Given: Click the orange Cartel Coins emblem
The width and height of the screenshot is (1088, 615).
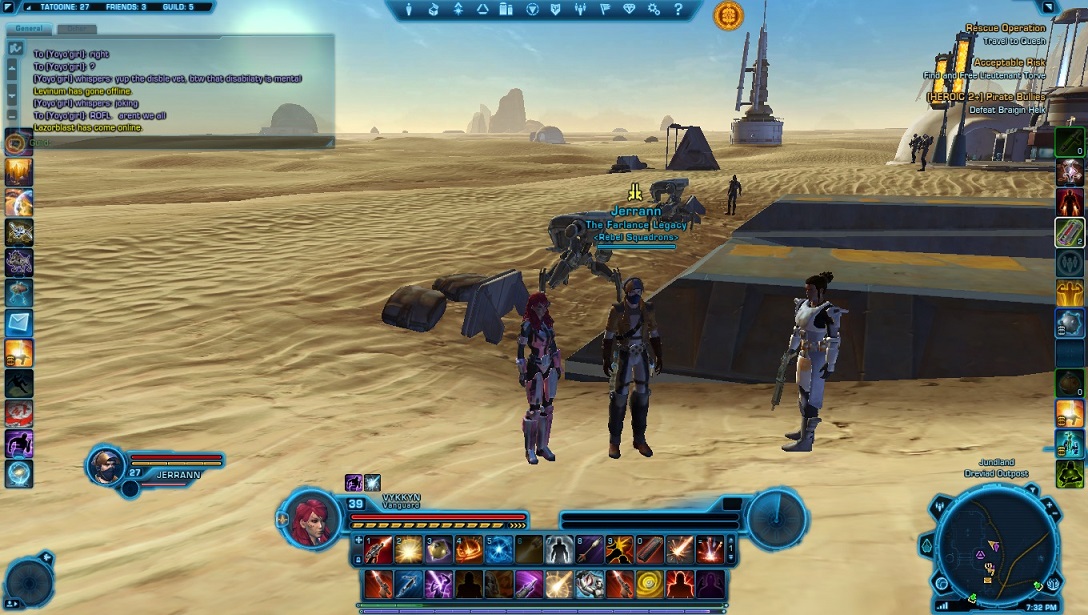Looking at the screenshot, I should coord(728,15).
